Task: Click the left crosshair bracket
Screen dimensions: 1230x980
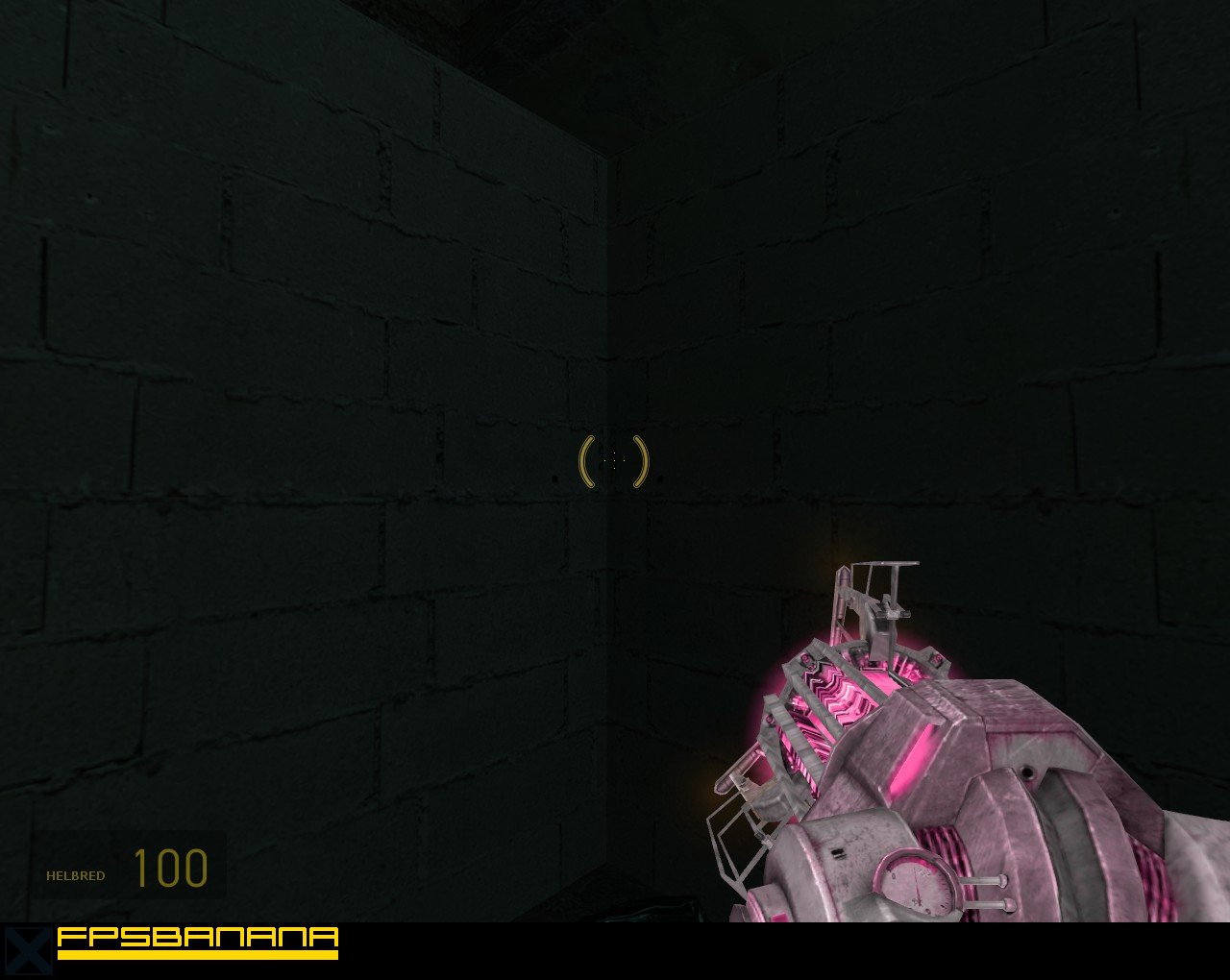Action: click(x=582, y=459)
